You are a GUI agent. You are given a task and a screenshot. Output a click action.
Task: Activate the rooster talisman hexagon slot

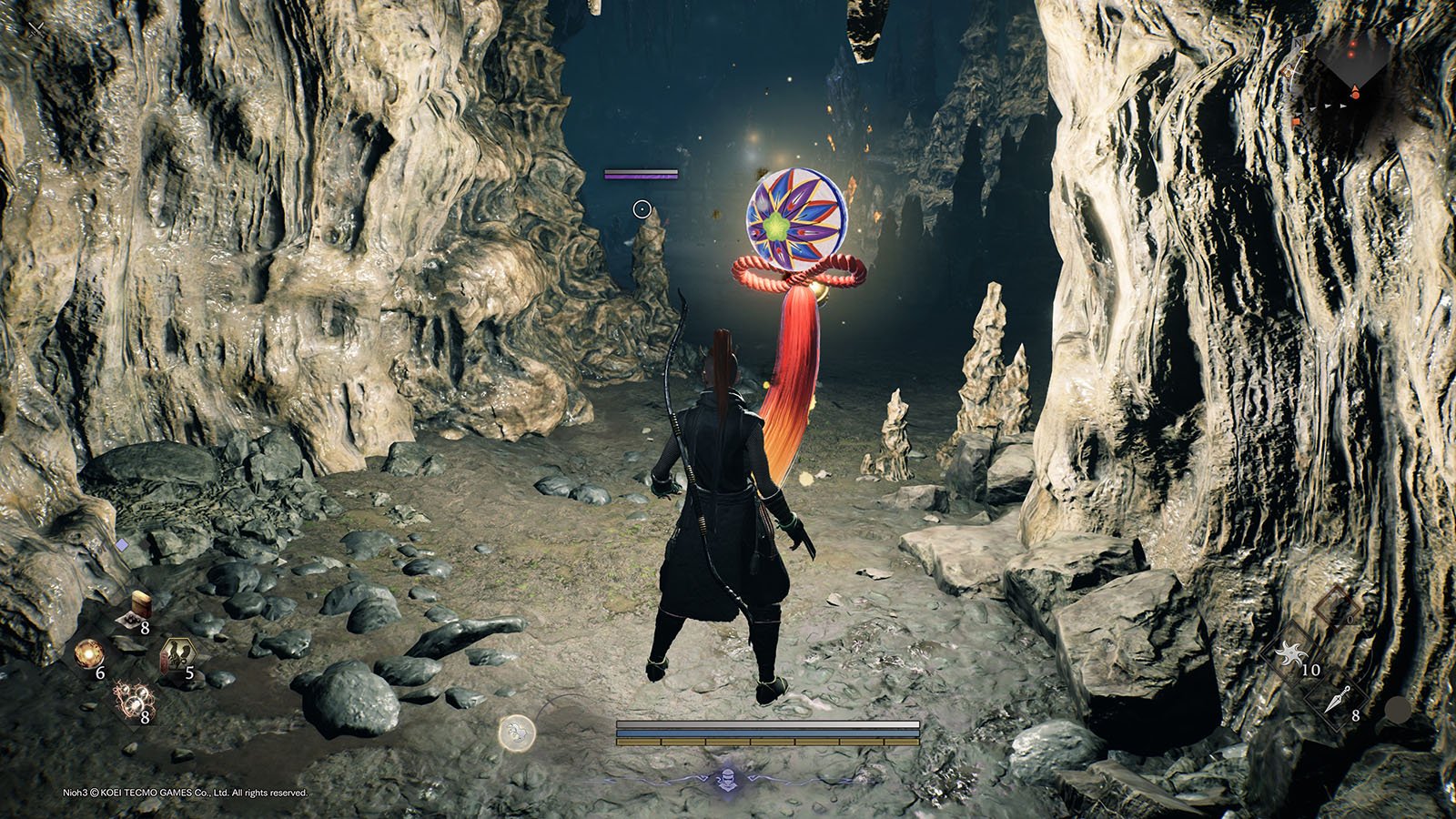[175, 655]
